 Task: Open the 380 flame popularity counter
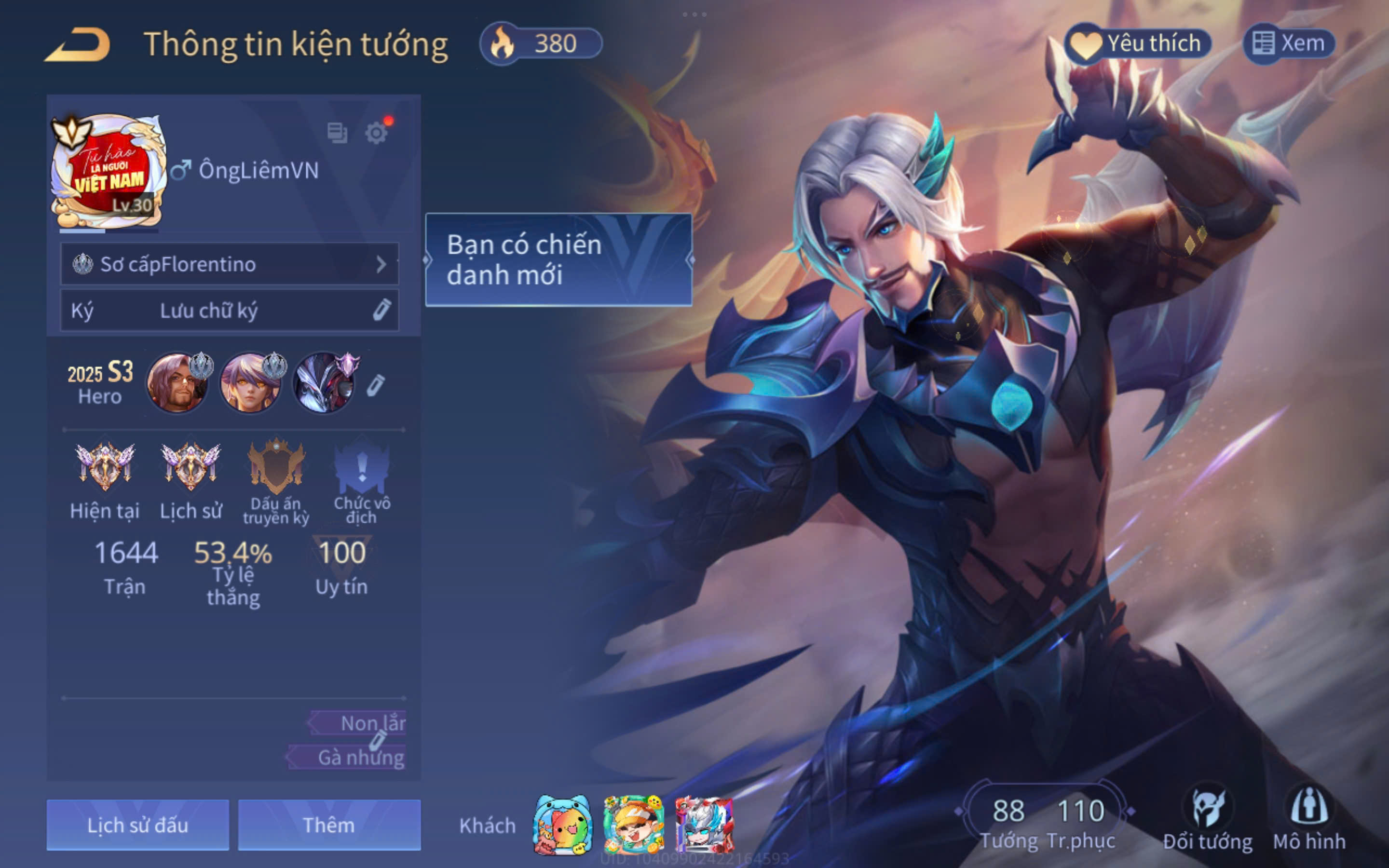(541, 43)
